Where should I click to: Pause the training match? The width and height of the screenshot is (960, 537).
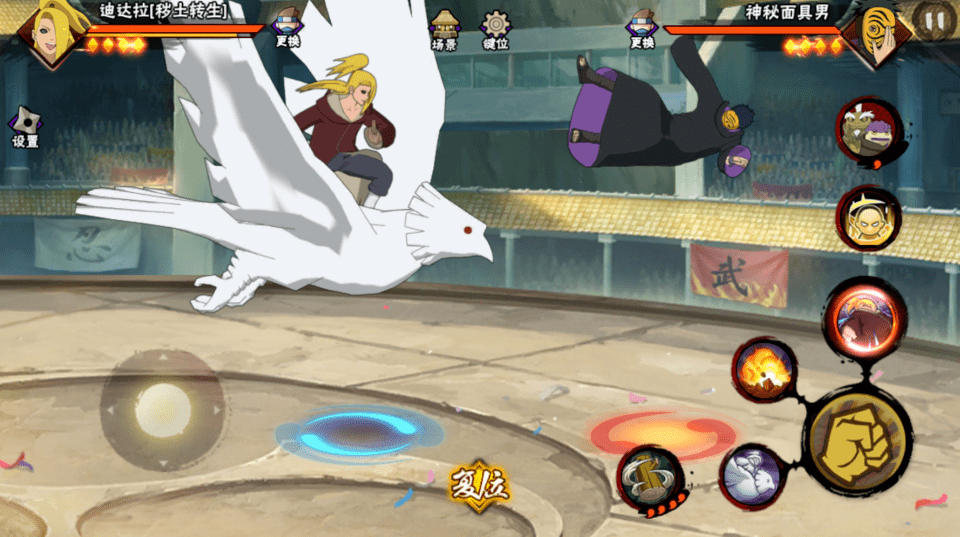(933, 19)
